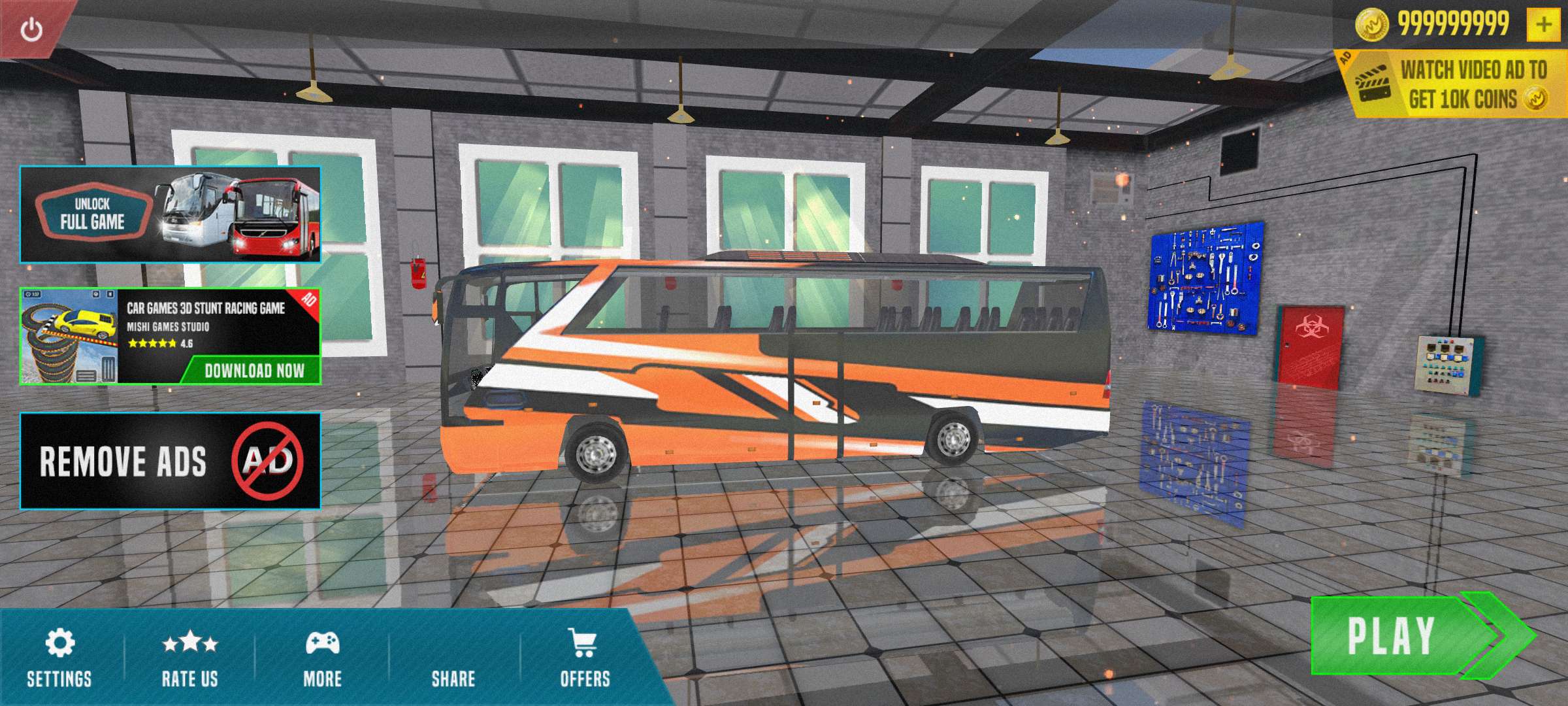This screenshot has width=1568, height=706.
Task: Choose the Unlock Full Game banner
Action: (171, 214)
